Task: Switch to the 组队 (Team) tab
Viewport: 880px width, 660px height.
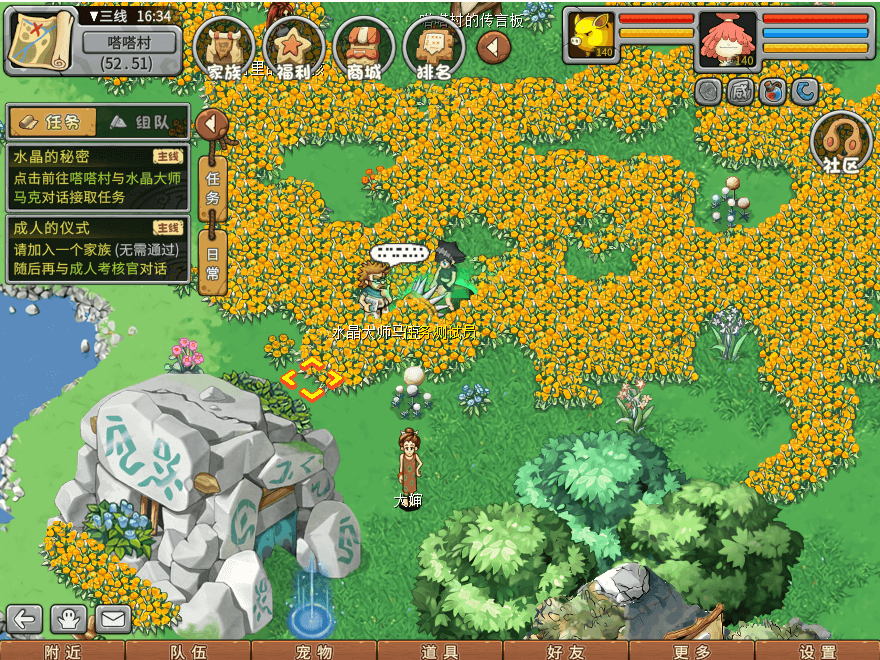Action: point(142,122)
